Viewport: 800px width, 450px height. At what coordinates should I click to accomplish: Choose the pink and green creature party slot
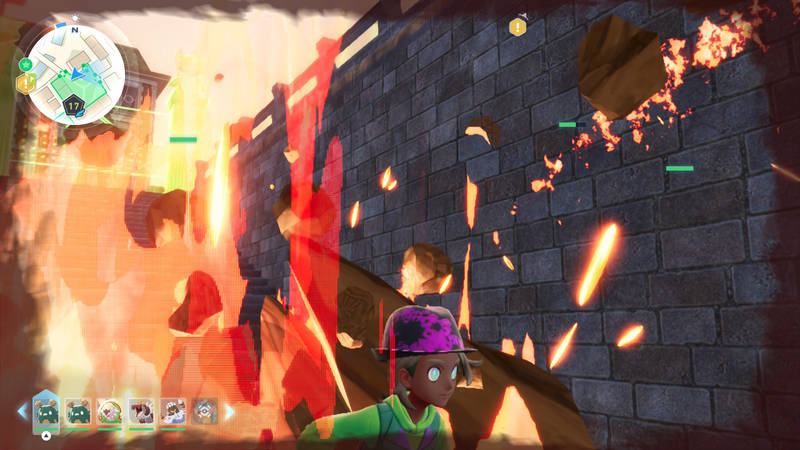[x=111, y=410]
